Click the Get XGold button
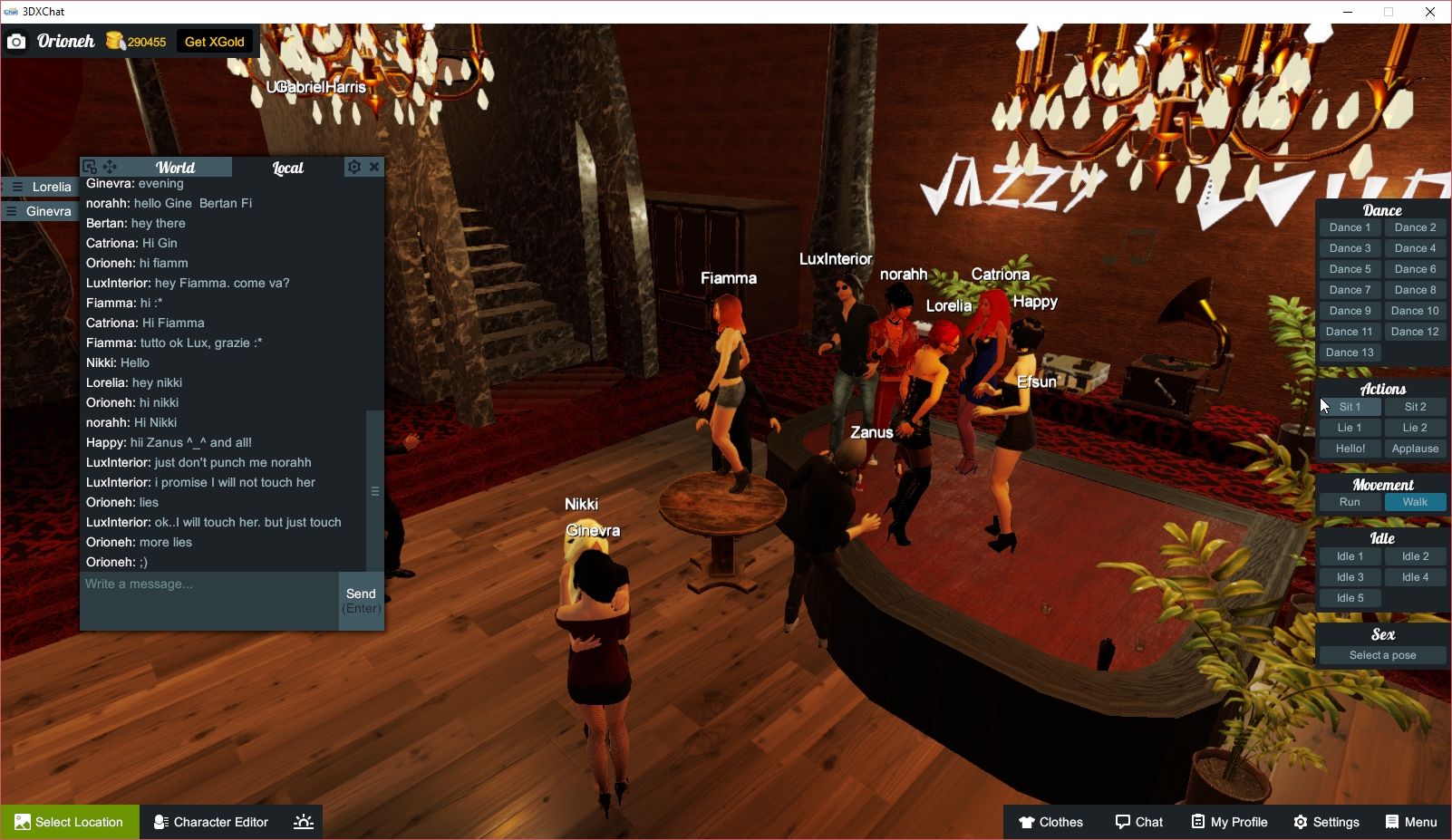 [215, 41]
